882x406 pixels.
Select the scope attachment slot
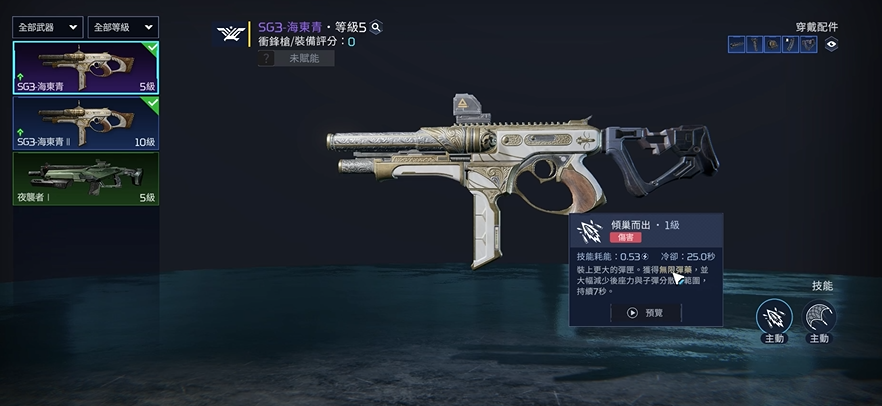(x=773, y=44)
